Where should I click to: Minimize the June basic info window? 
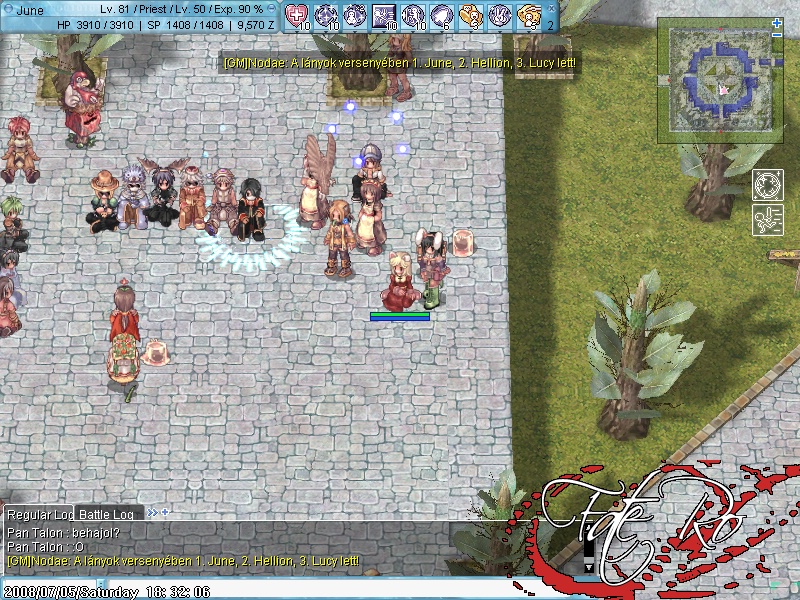(x=271, y=8)
